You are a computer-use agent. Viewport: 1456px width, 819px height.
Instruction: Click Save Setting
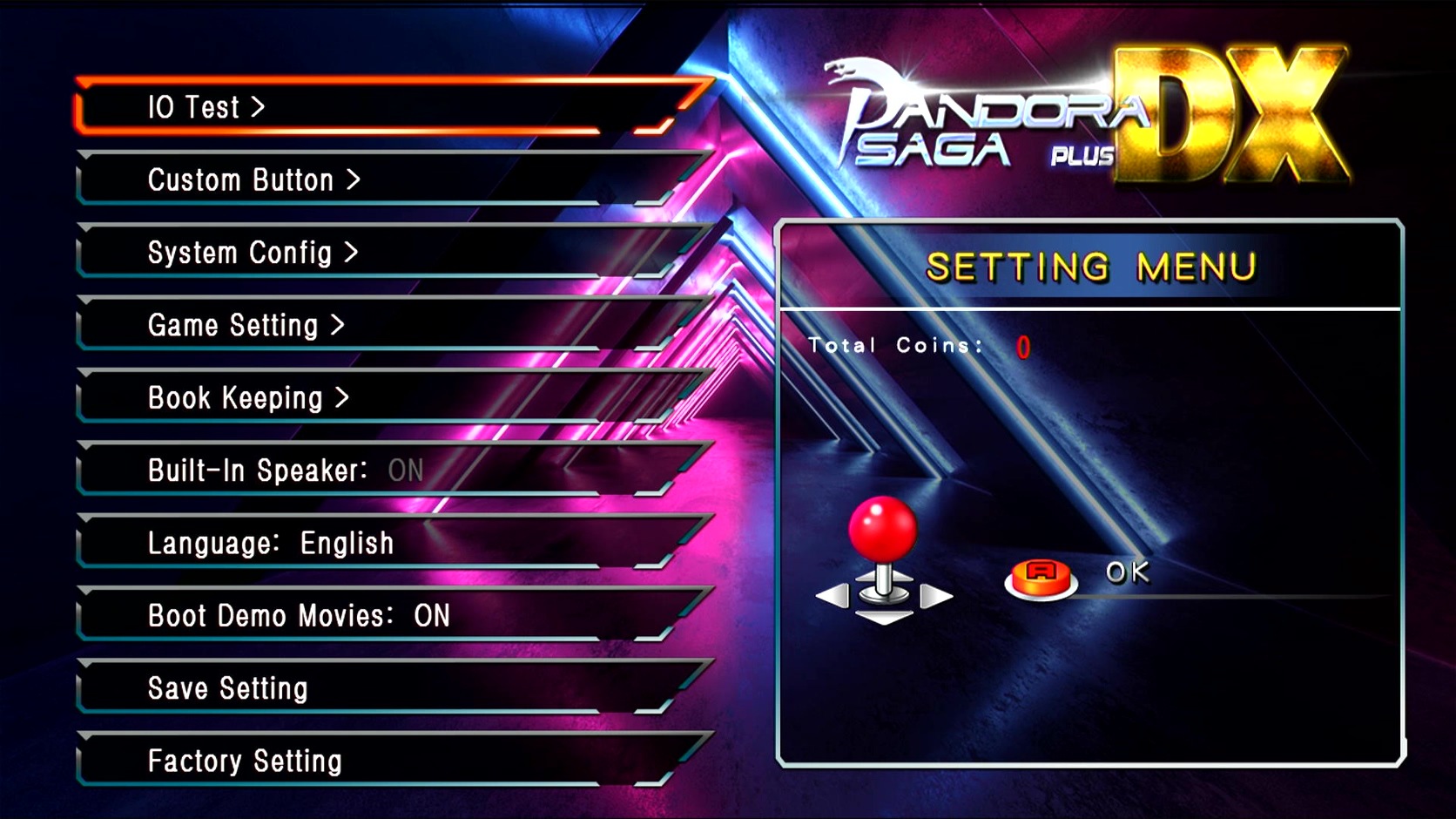(x=228, y=688)
